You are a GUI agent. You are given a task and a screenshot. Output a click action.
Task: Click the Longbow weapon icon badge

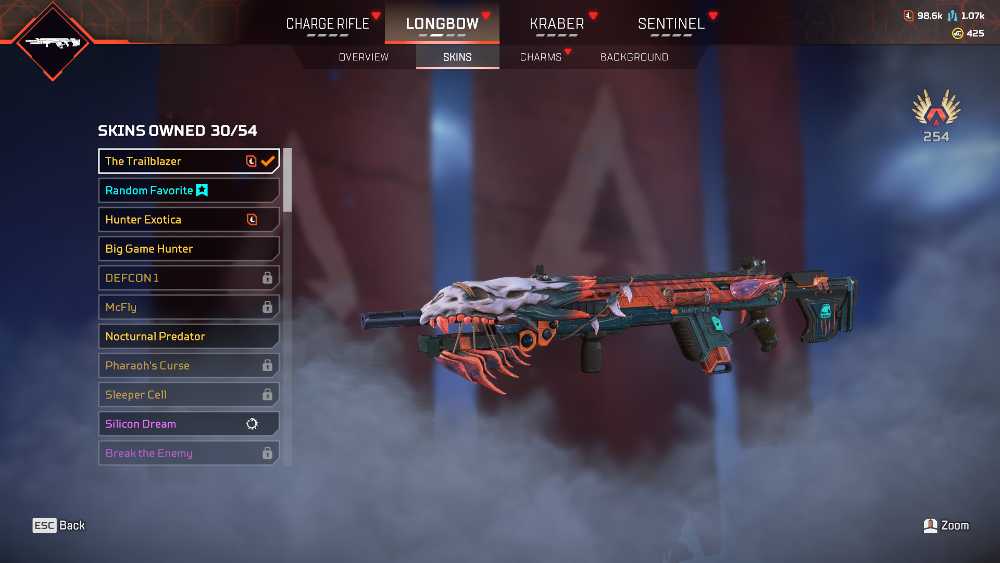pos(54,42)
